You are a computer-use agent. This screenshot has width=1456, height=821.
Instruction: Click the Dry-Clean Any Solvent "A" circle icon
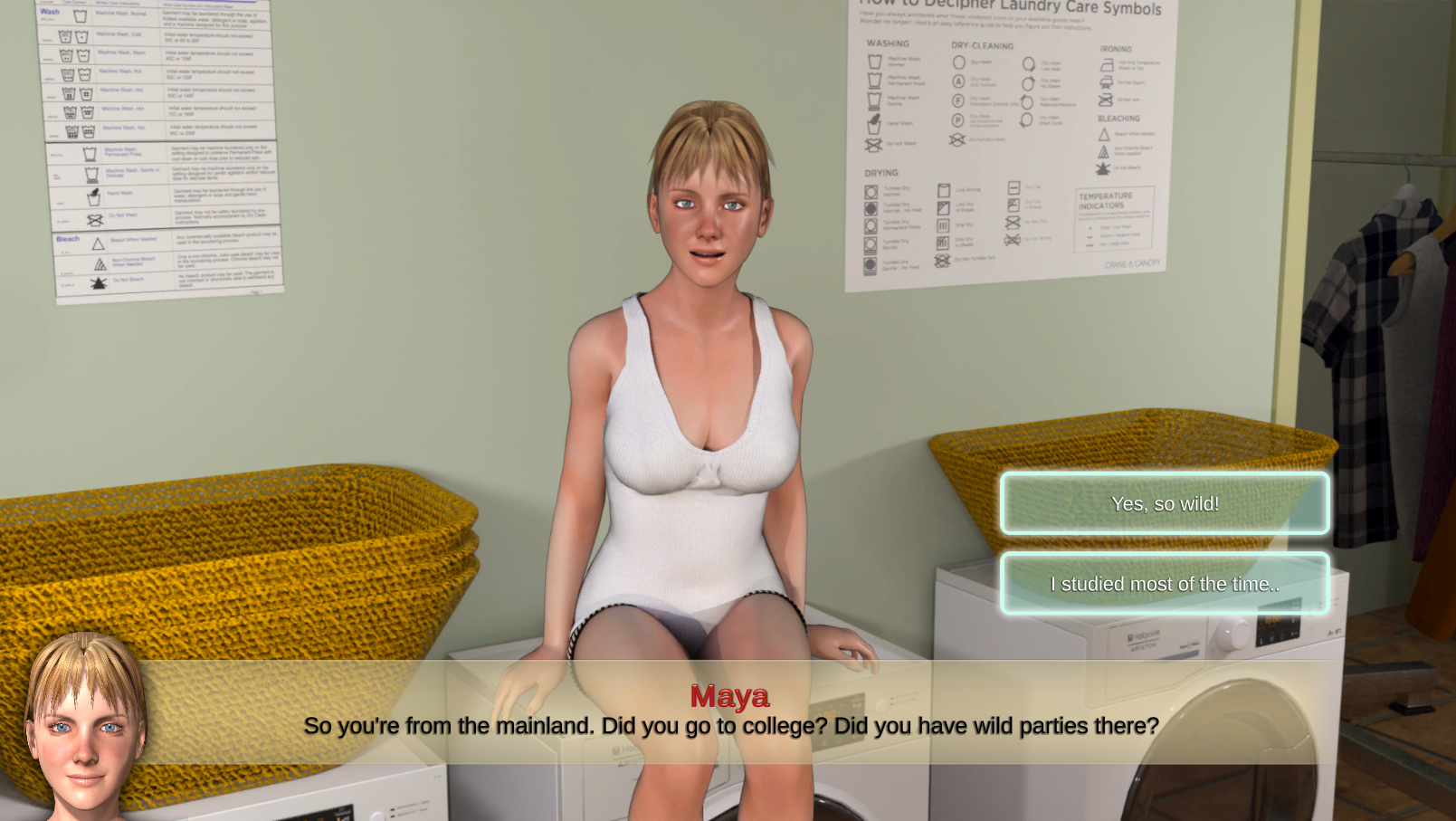point(958,82)
